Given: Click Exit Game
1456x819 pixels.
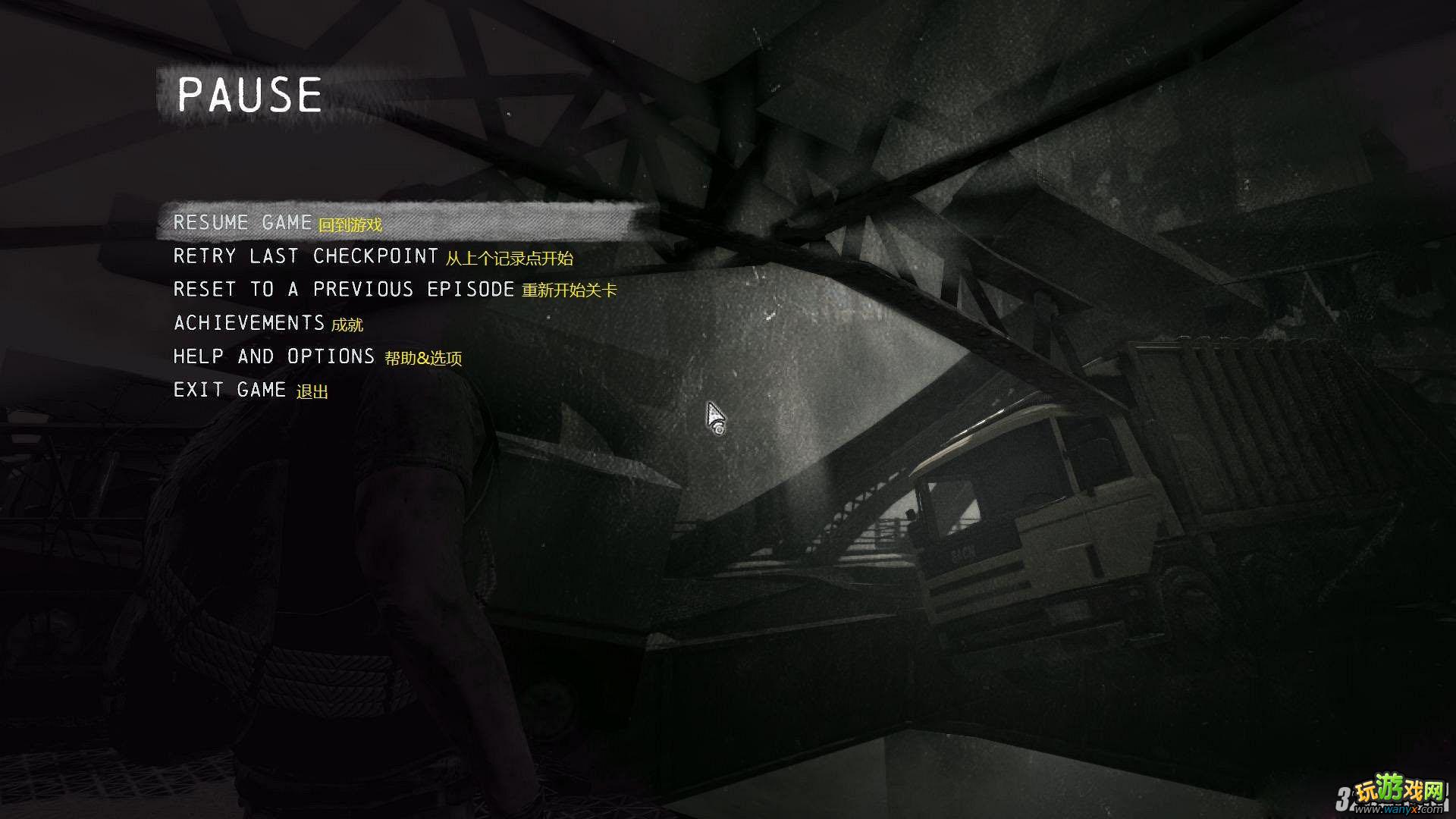Looking at the screenshot, I should (230, 390).
